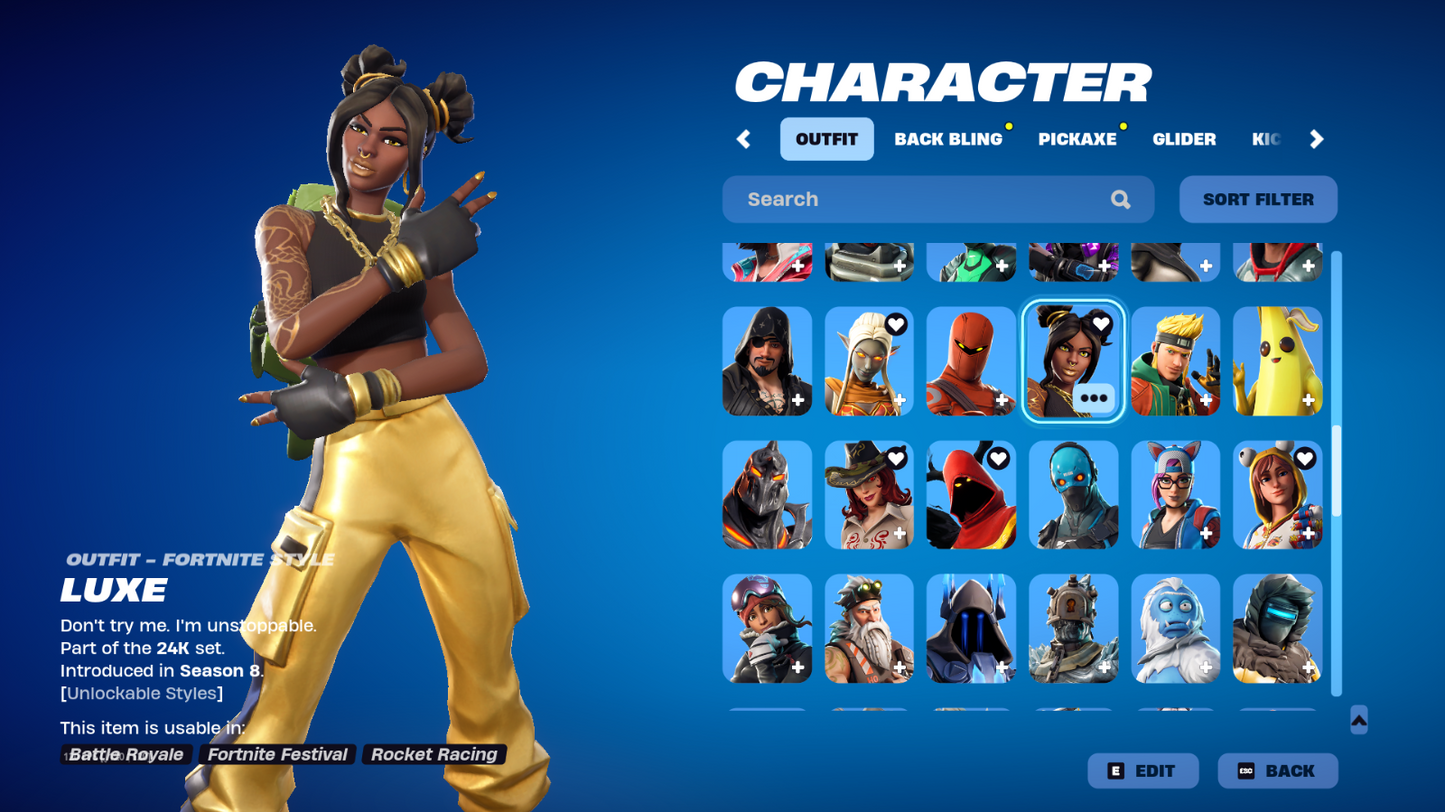Open the Sort Filter options

(x=1257, y=199)
